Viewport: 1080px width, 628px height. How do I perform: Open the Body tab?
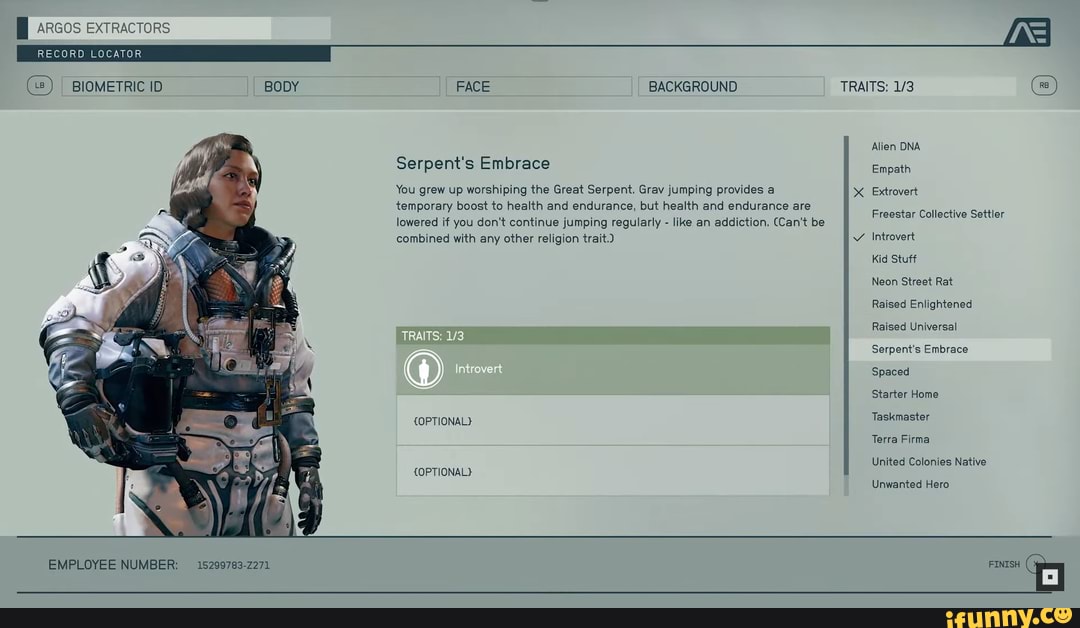346,87
